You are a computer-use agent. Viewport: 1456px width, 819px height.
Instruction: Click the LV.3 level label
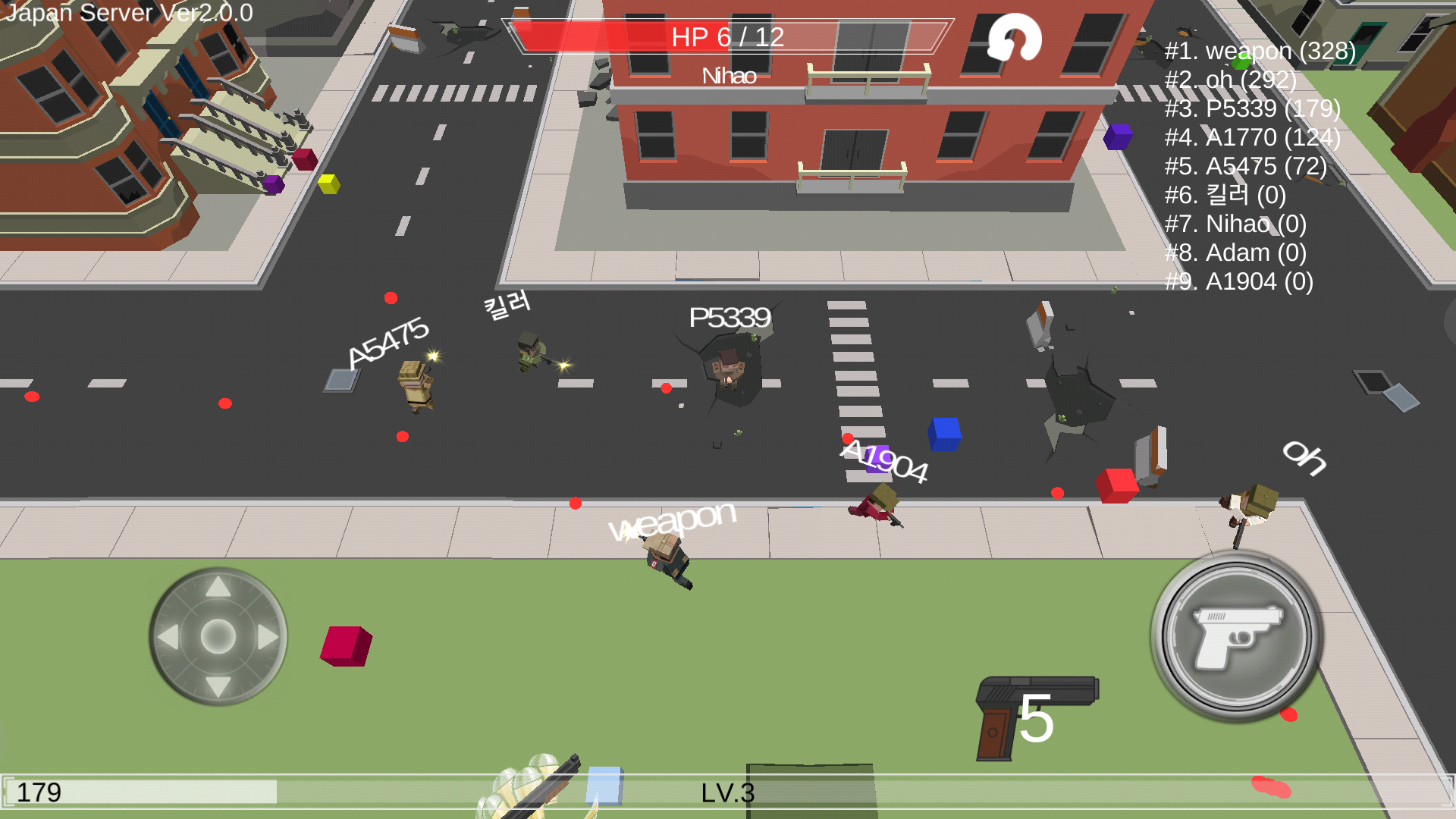(726, 793)
